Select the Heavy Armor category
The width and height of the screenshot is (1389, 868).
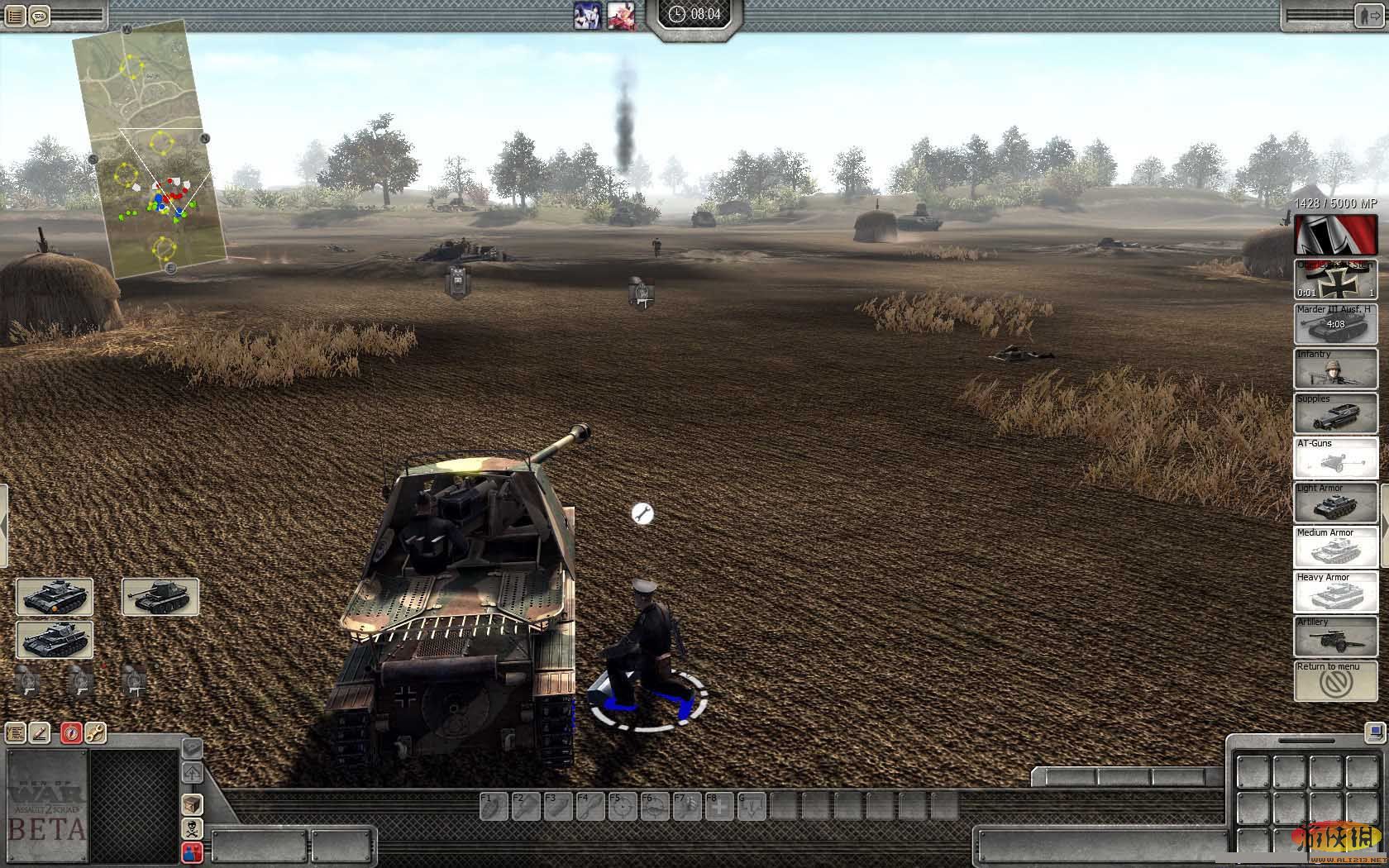coord(1335,592)
